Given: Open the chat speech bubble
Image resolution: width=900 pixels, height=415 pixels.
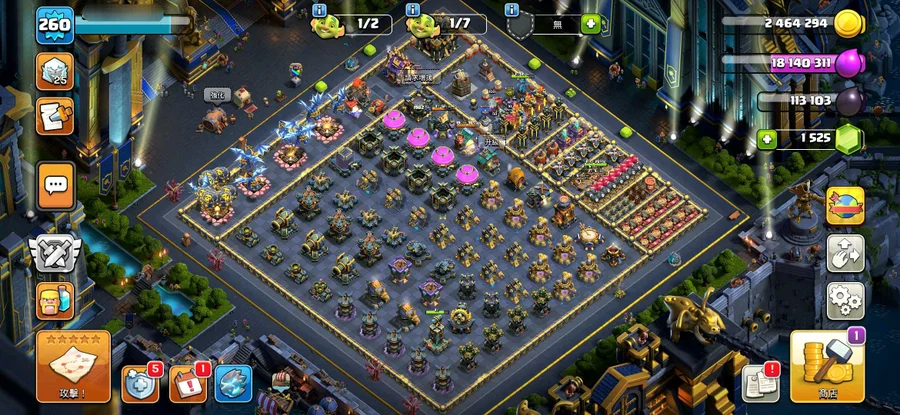Looking at the screenshot, I should (55, 185).
